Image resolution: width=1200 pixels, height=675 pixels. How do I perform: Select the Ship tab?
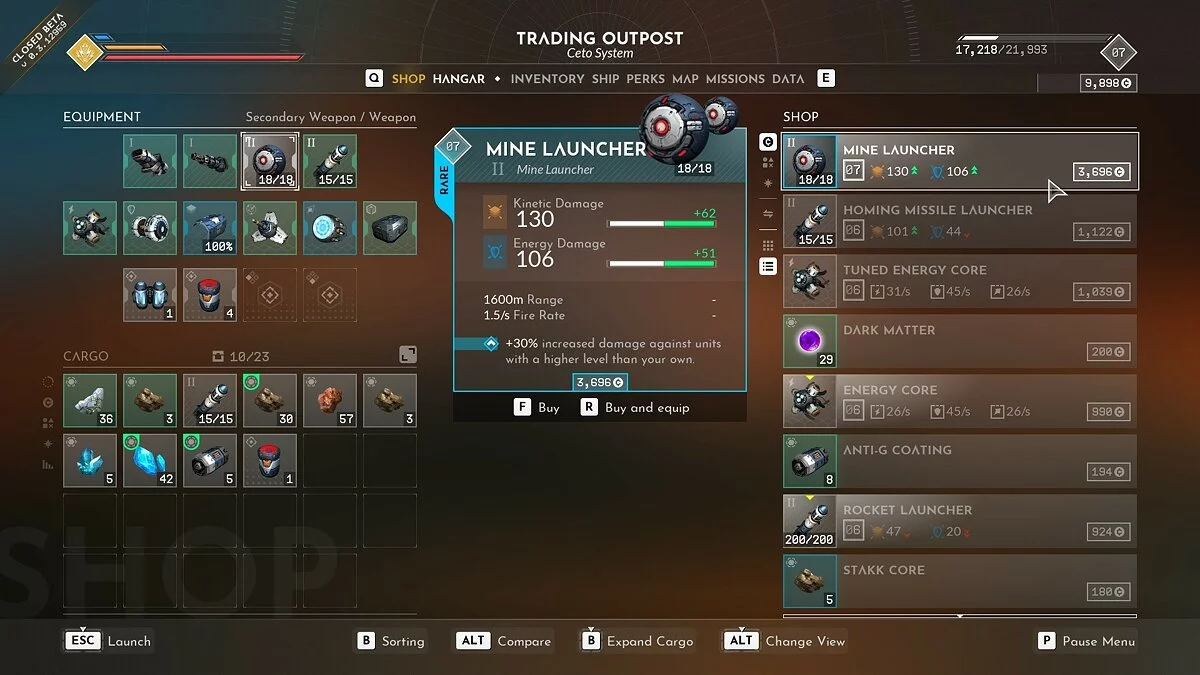click(x=605, y=79)
